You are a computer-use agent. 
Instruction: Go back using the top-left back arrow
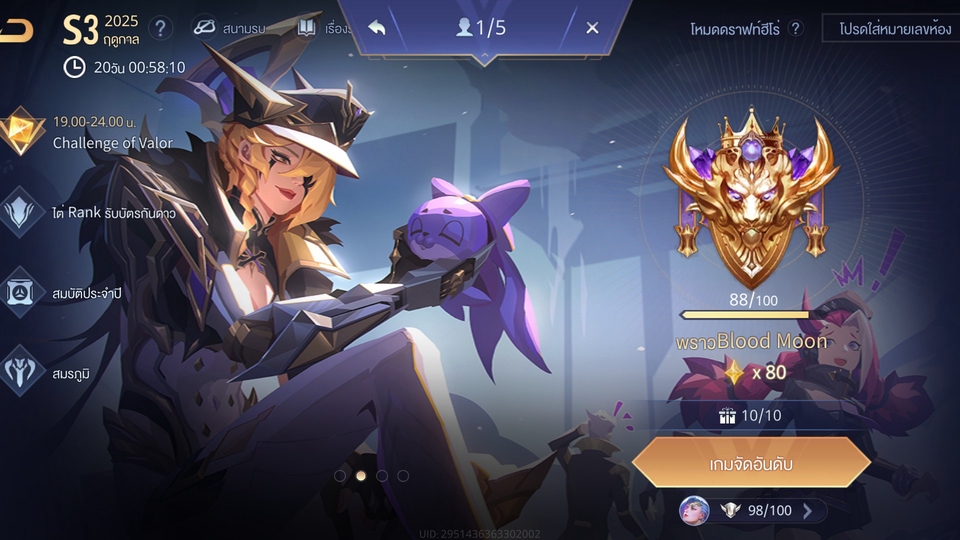17,31
